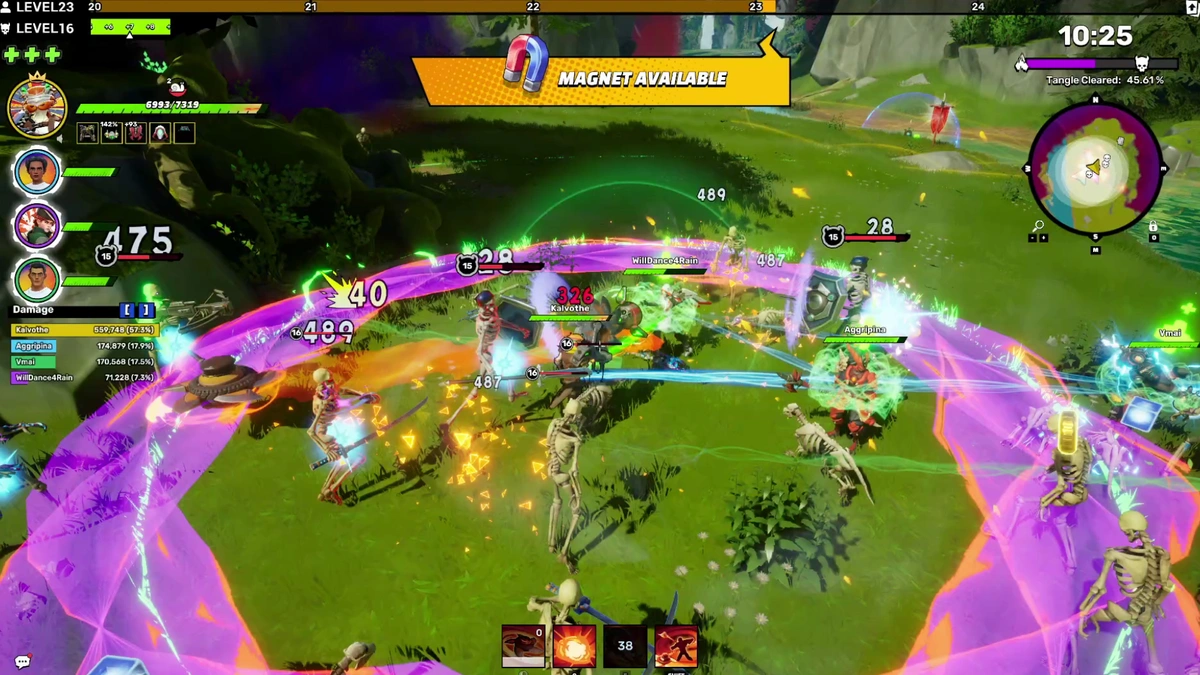Click the Damage panel header
This screenshot has height=675, width=1200.
click(x=34, y=311)
